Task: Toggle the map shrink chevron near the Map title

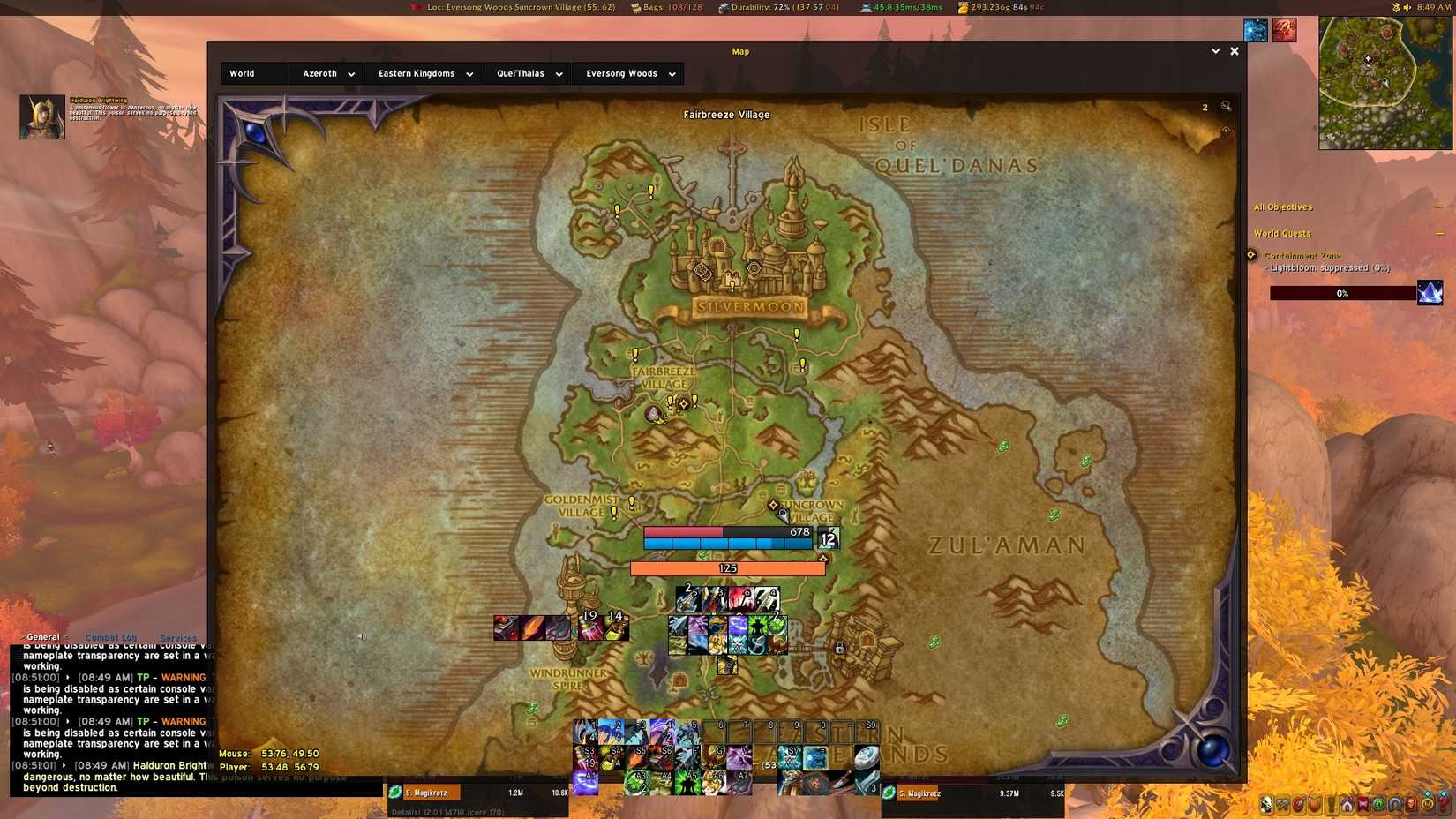Action: click(x=1216, y=51)
